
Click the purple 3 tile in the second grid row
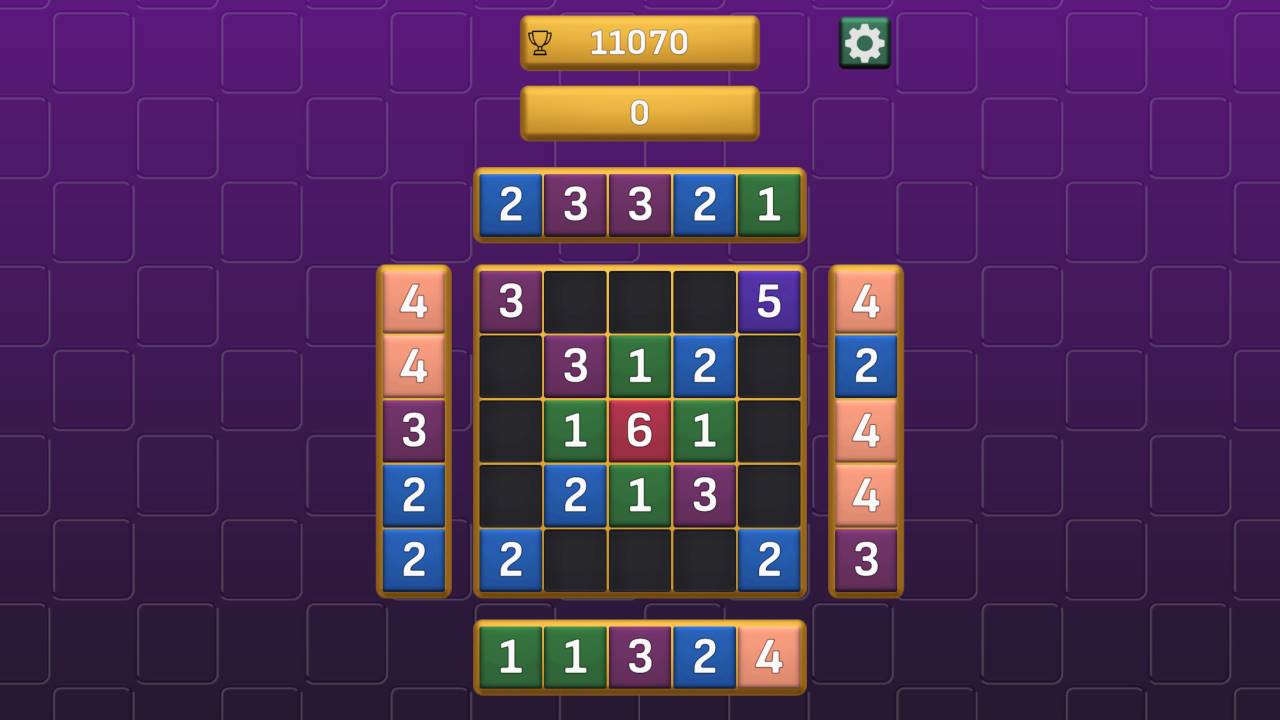[x=576, y=365]
